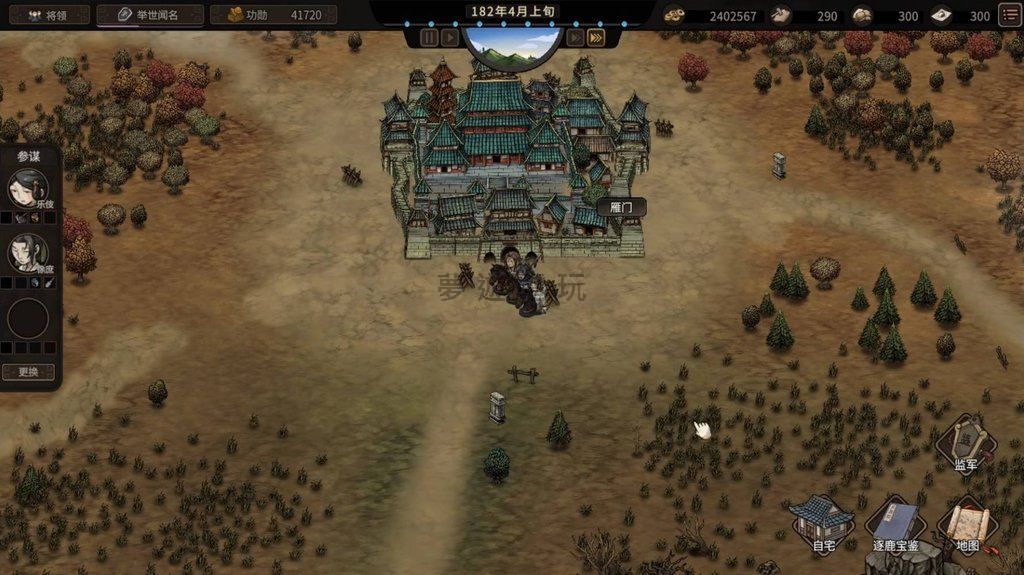1024x575 pixels.
Task: Click the empty third advisor slot
Action: coord(28,319)
